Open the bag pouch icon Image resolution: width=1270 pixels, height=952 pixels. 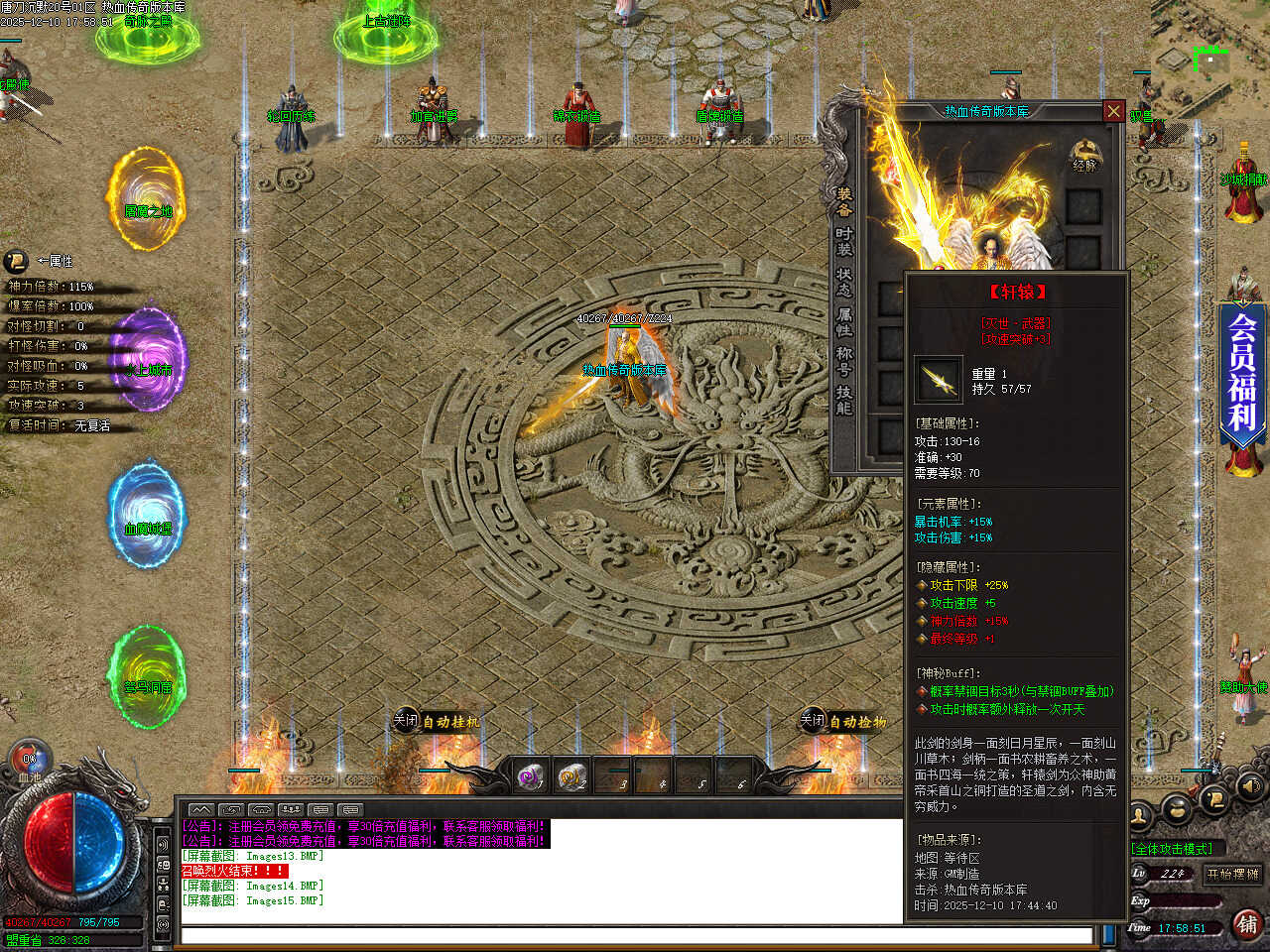point(1178,810)
